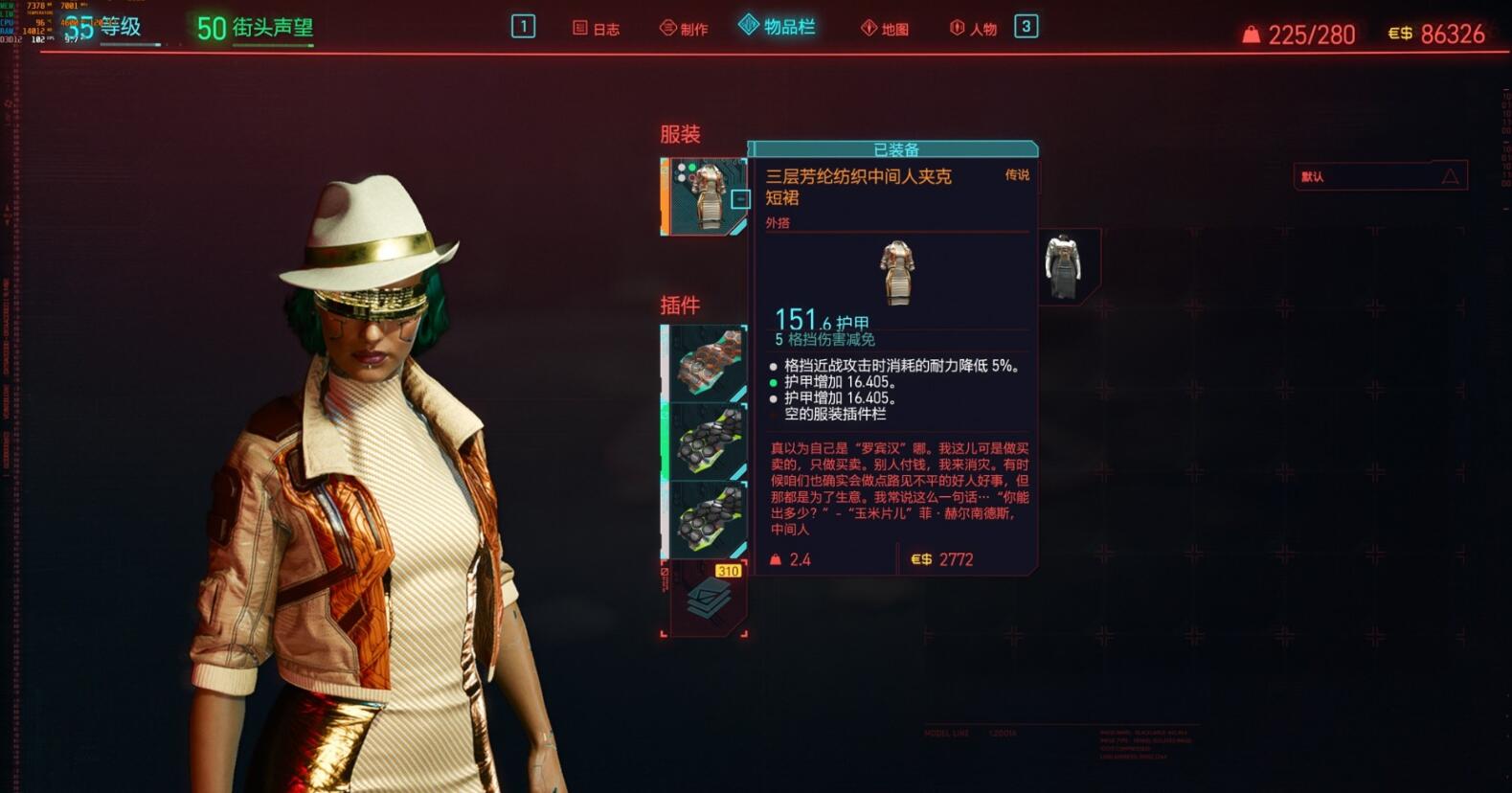Open the 默认 sorting dropdown
1512x793 pixels.
point(1380,176)
